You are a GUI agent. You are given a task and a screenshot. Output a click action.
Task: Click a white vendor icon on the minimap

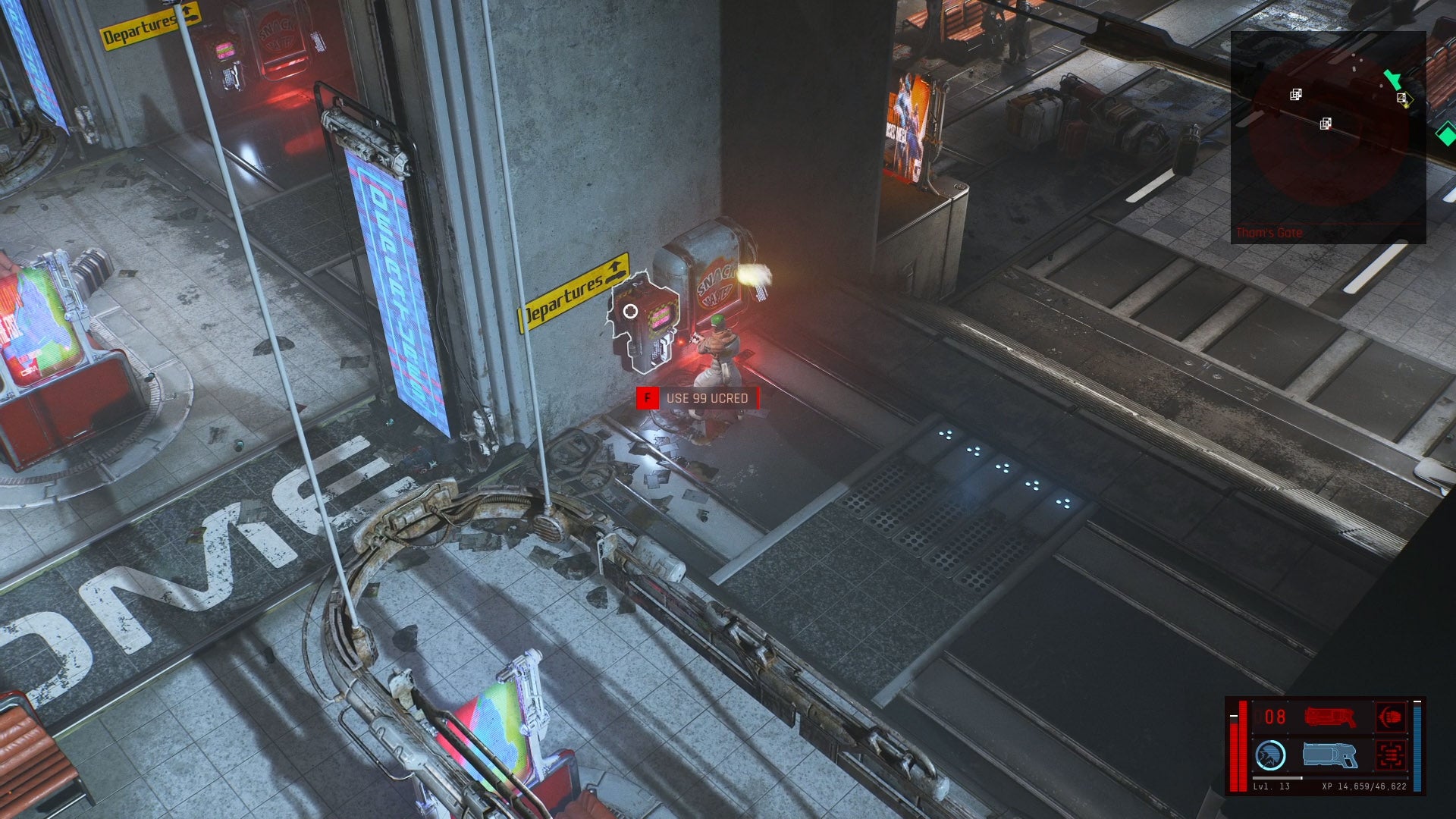click(x=1296, y=95)
